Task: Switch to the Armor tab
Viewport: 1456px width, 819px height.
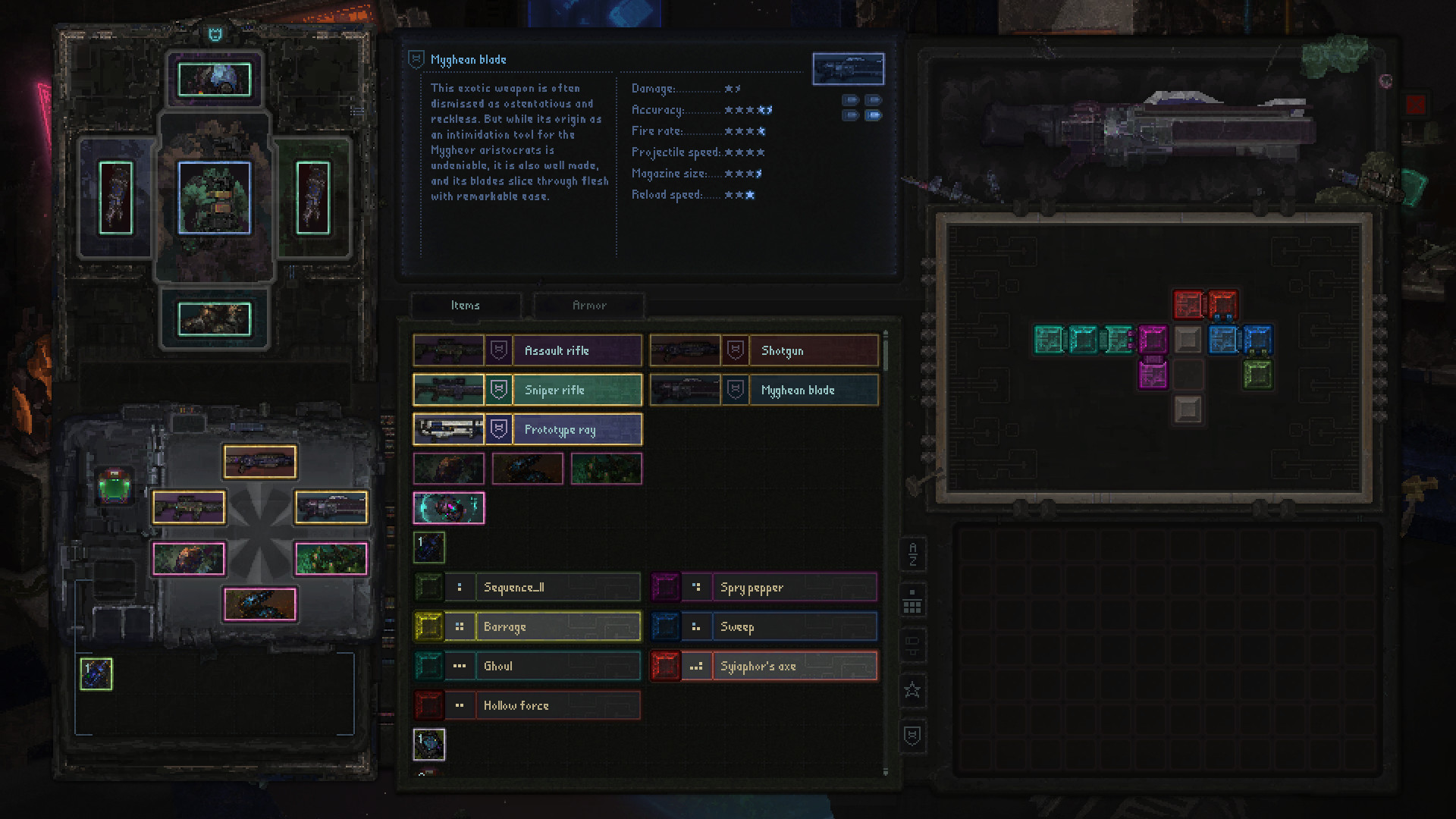Action: tap(588, 306)
